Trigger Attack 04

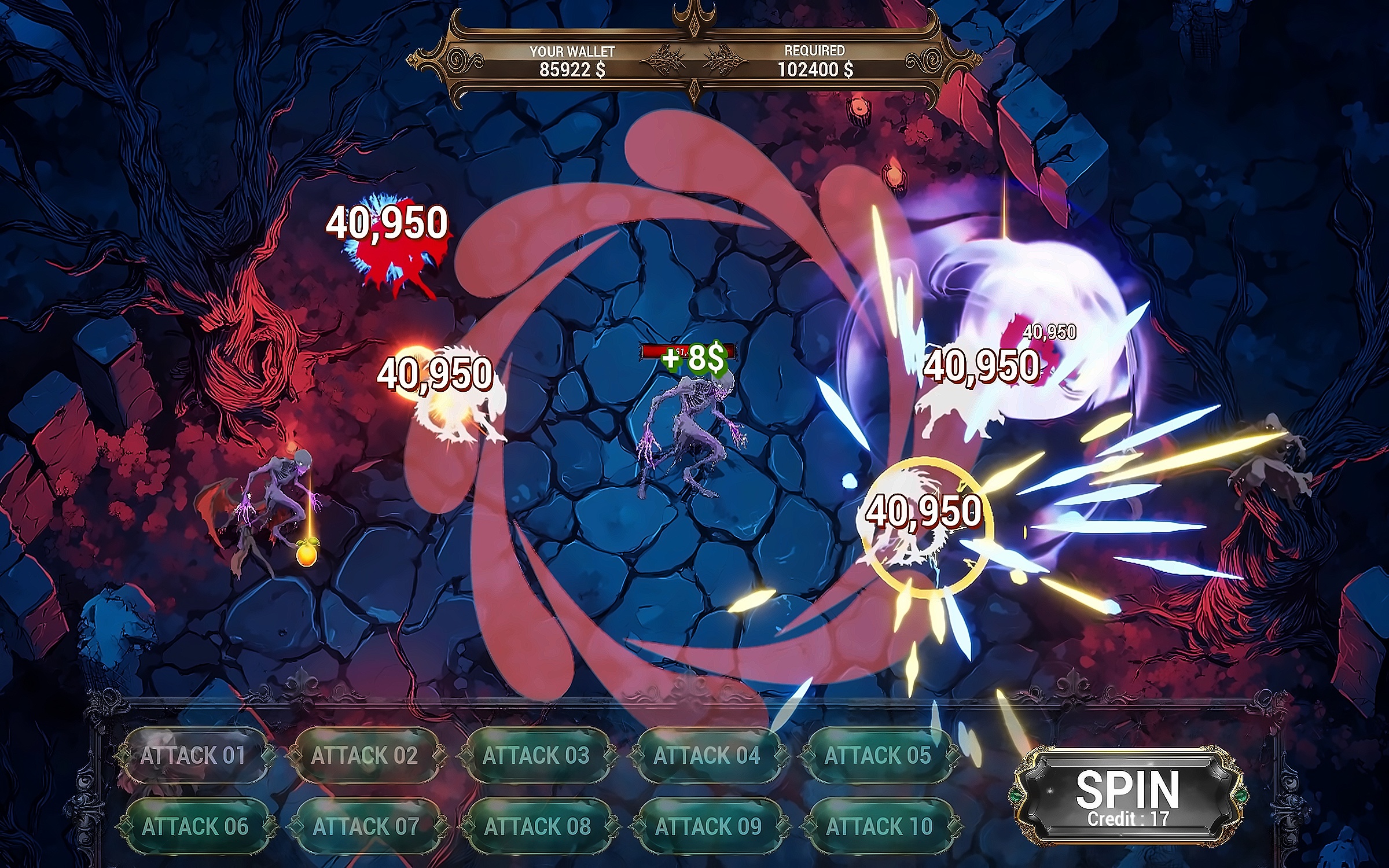[707, 756]
